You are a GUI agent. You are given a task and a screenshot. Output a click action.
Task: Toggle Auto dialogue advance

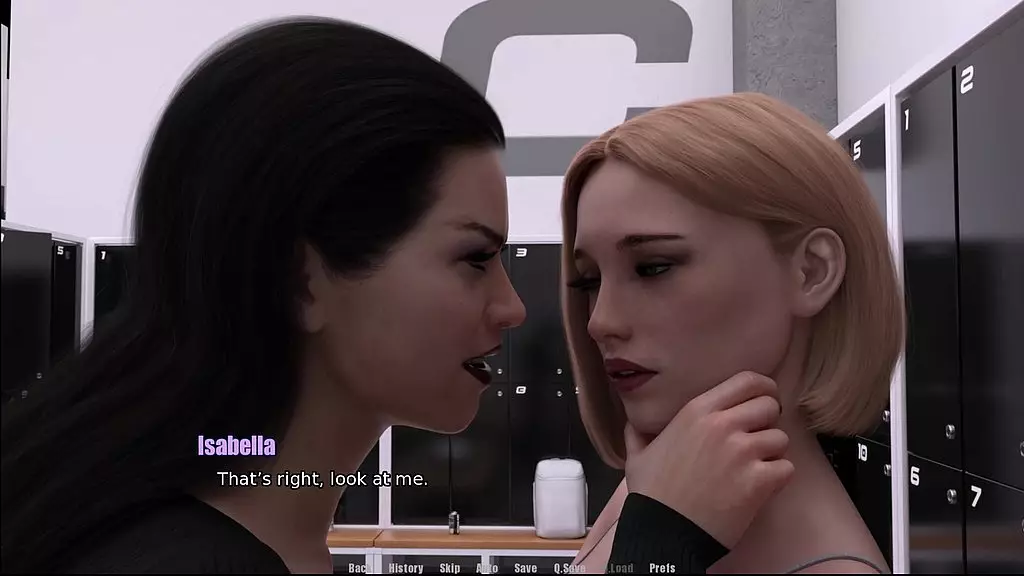point(487,568)
